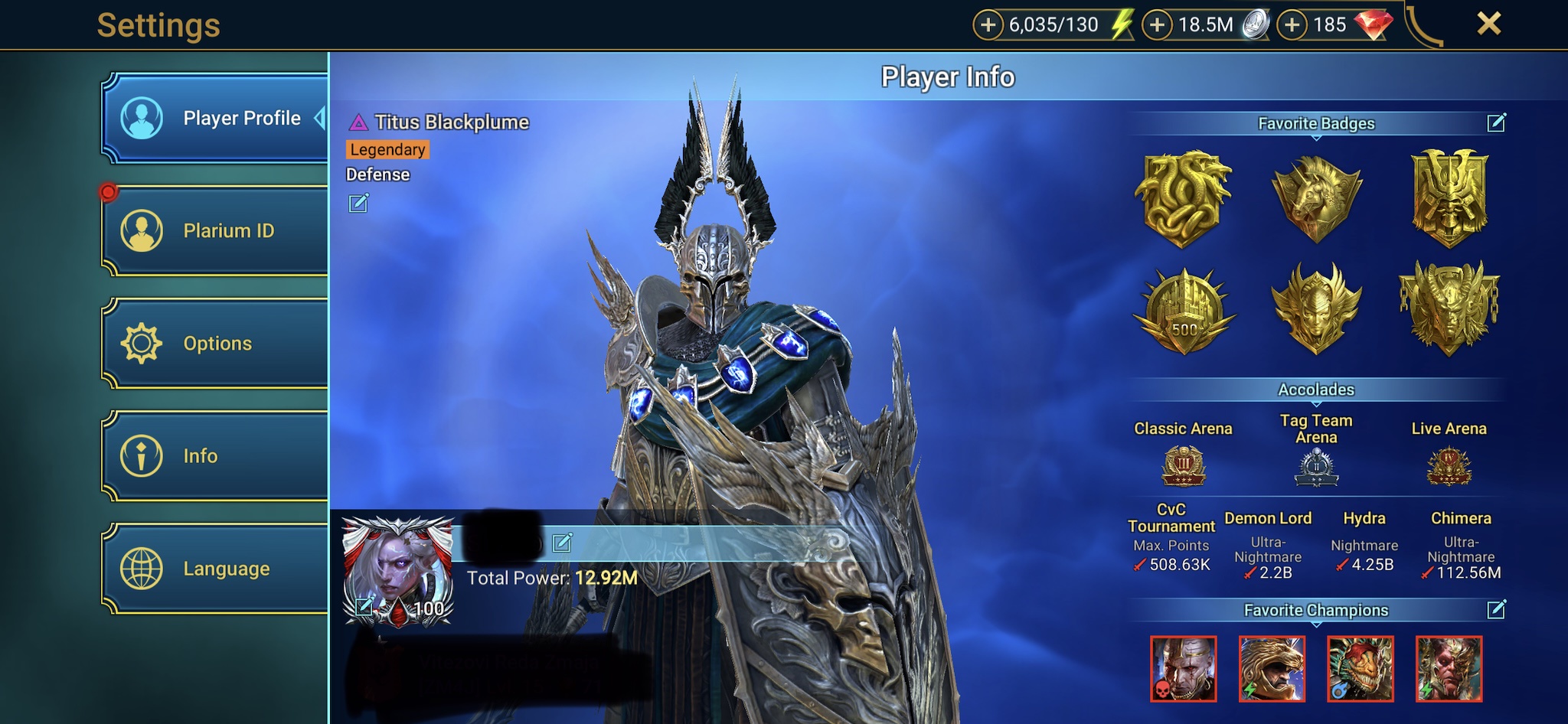This screenshot has width=1568, height=724.
Task: Edit the showcased champion Titus Blackplume
Action: (358, 203)
